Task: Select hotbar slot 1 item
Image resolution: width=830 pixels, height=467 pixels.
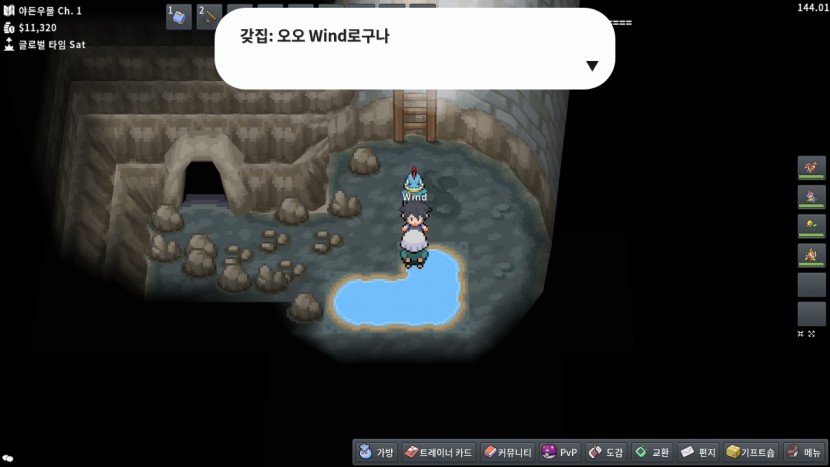Action: [178, 16]
